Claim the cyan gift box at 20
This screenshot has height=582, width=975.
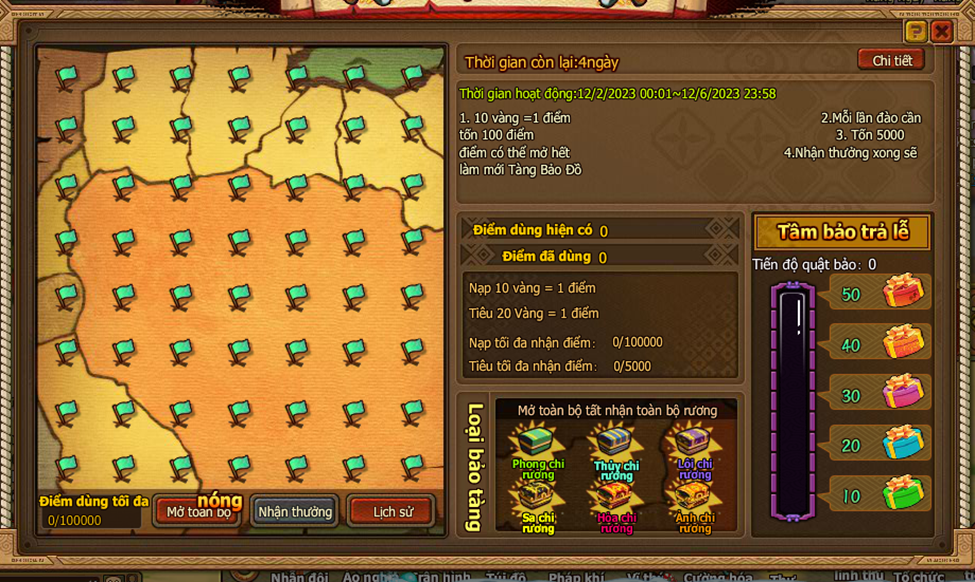pos(902,442)
